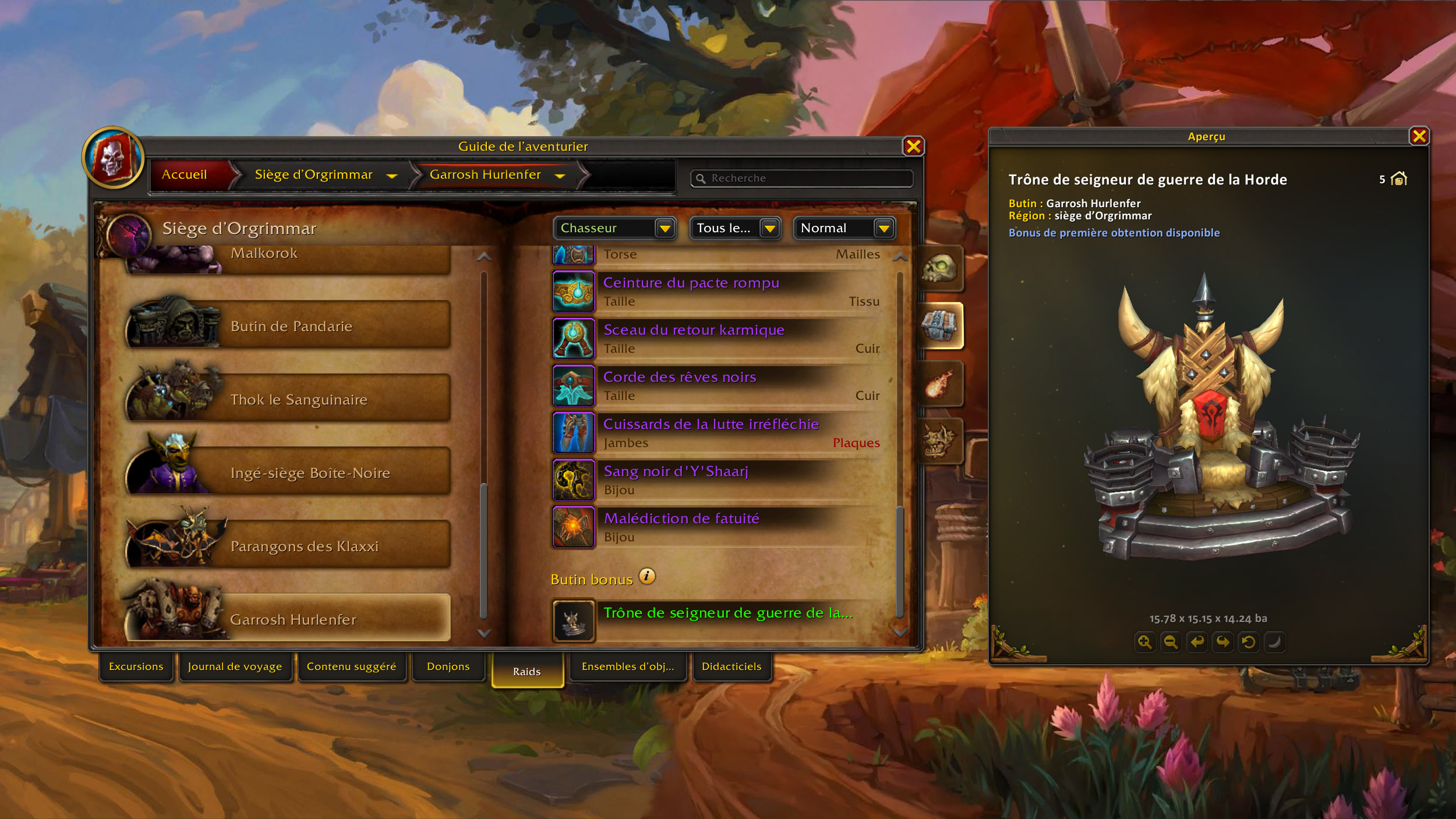1456x819 pixels.
Task: Open the Butin bonus info icon
Action: pyautogui.click(x=647, y=576)
